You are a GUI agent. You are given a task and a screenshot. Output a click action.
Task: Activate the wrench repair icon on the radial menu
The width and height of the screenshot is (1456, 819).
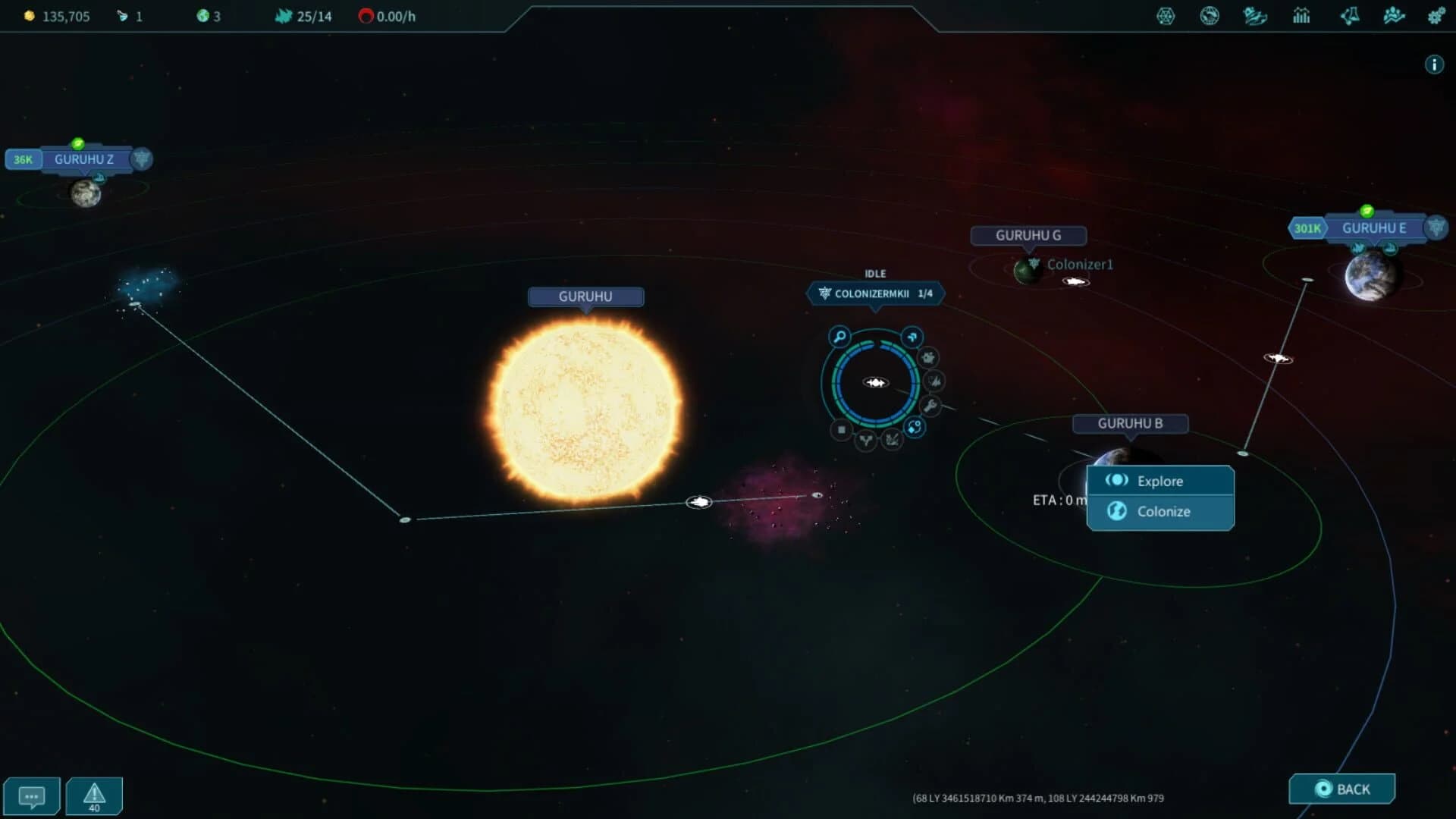point(930,405)
